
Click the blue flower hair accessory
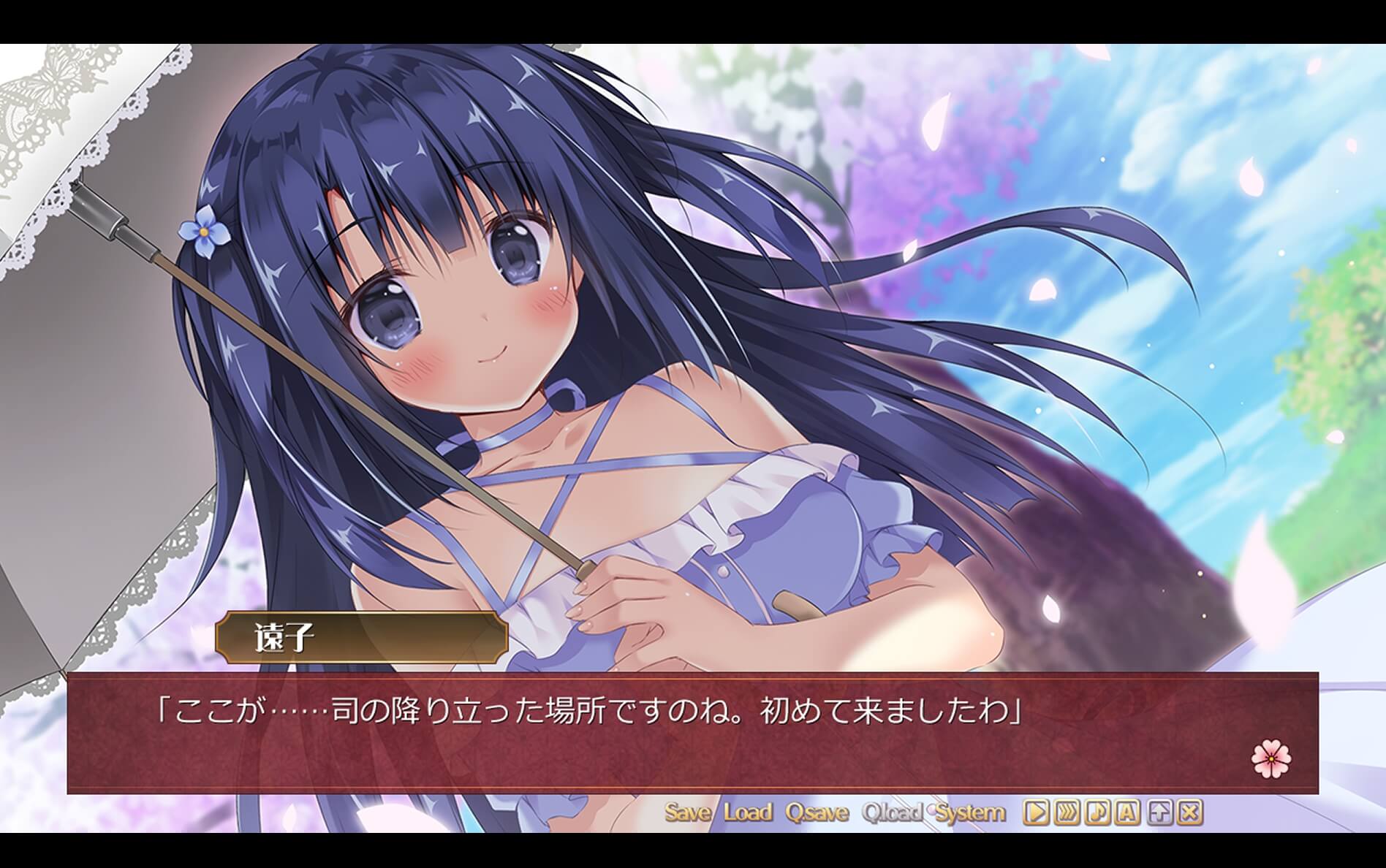(203, 230)
